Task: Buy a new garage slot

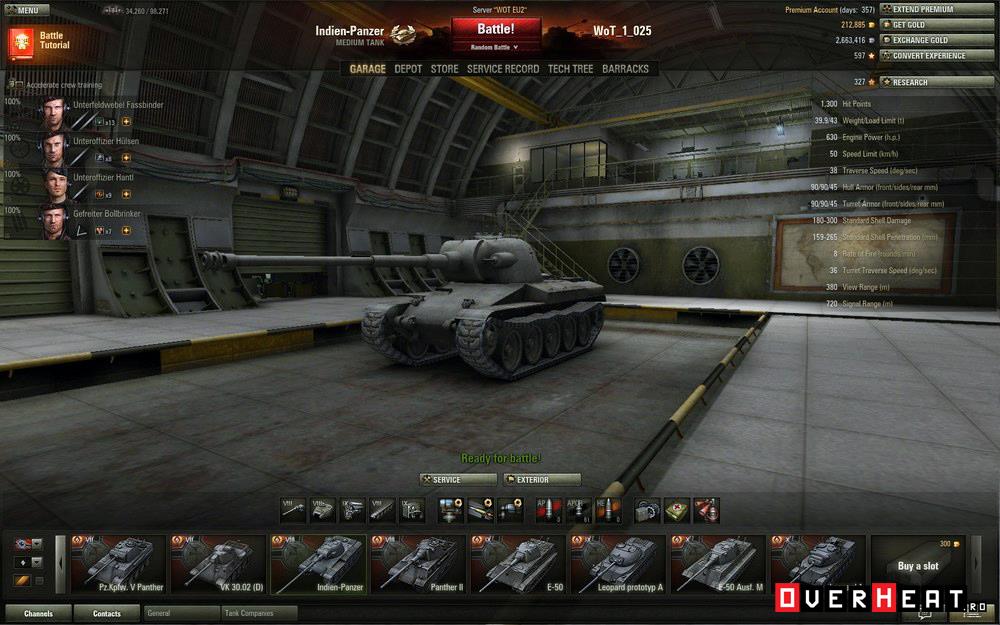Action: coord(918,565)
